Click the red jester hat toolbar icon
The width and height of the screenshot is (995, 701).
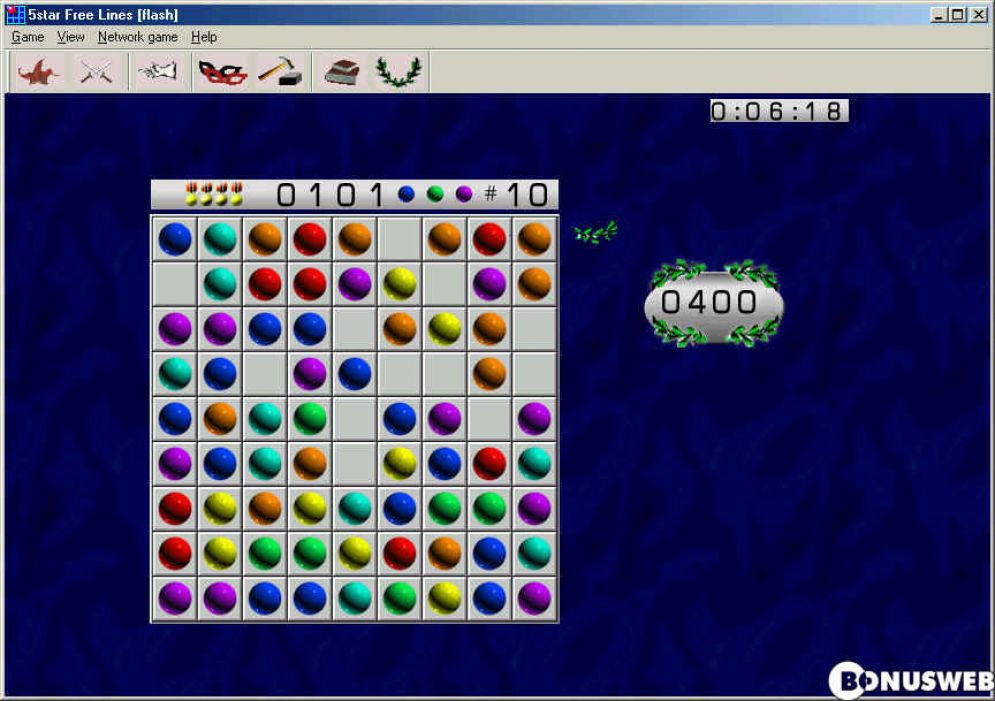point(40,72)
